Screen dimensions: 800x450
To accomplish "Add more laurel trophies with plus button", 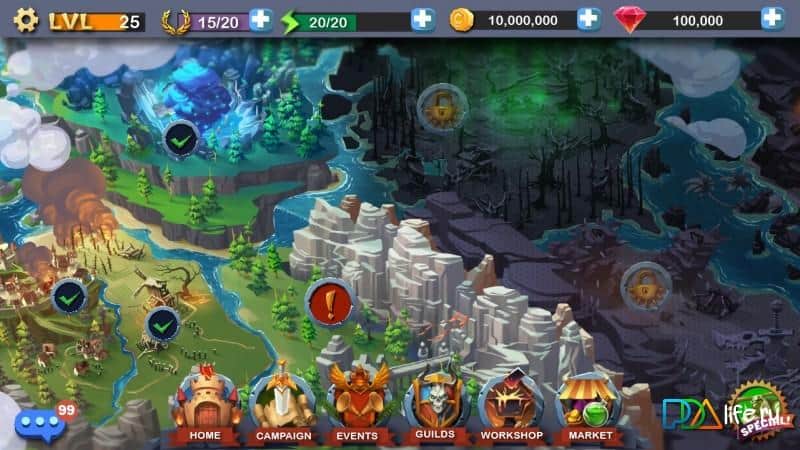I will pyautogui.click(x=260, y=19).
